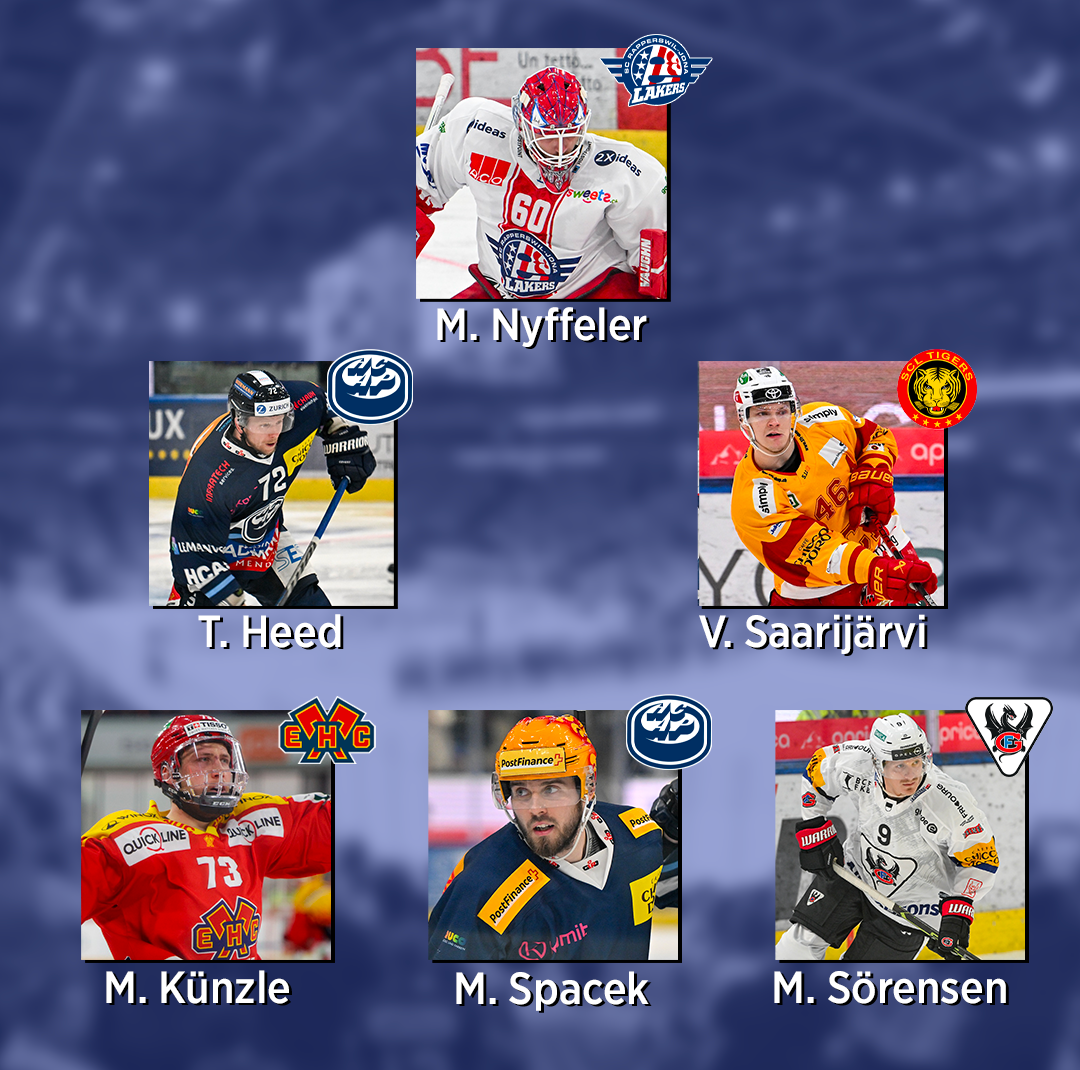Choose T. Heed's player photo
The height and width of the screenshot is (1070, 1080).
coord(271,485)
